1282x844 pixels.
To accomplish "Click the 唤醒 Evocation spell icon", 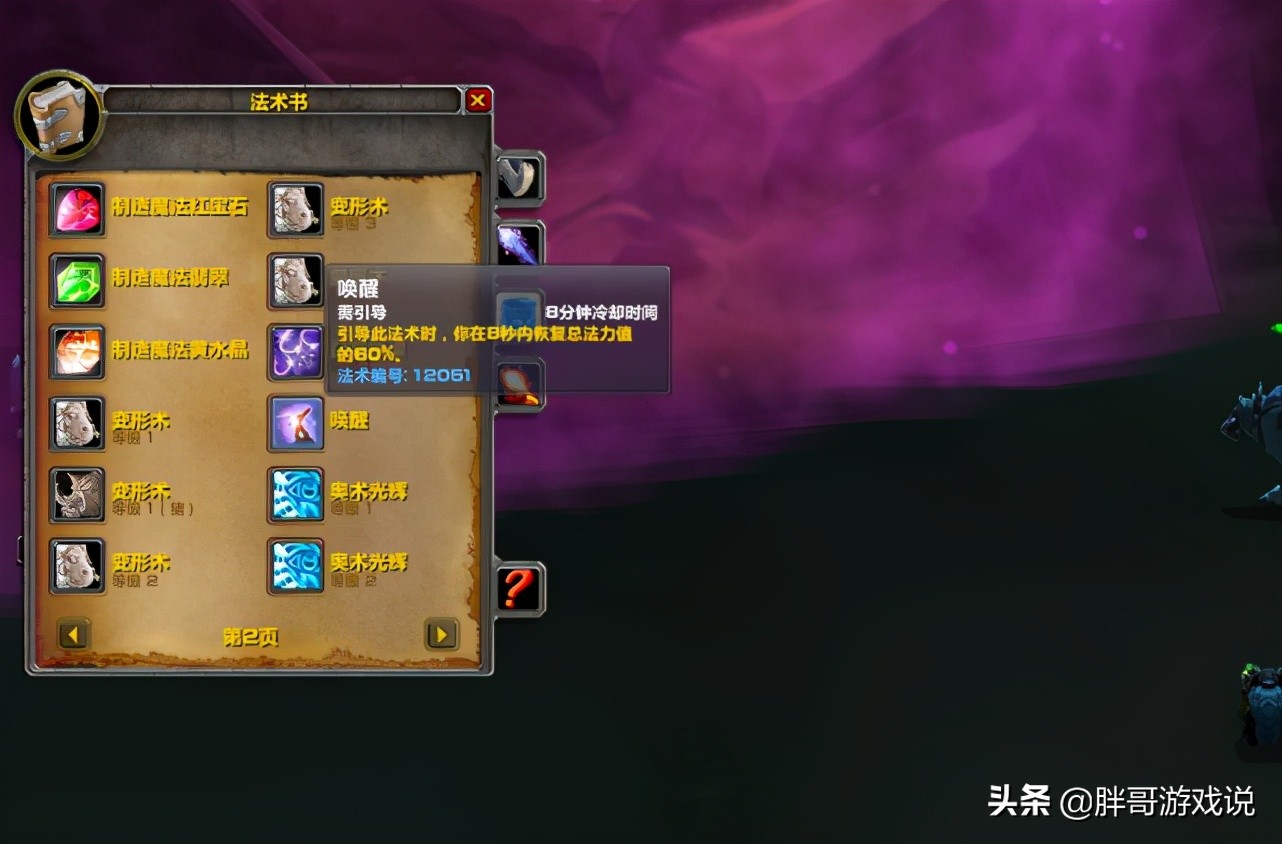I will (295, 422).
